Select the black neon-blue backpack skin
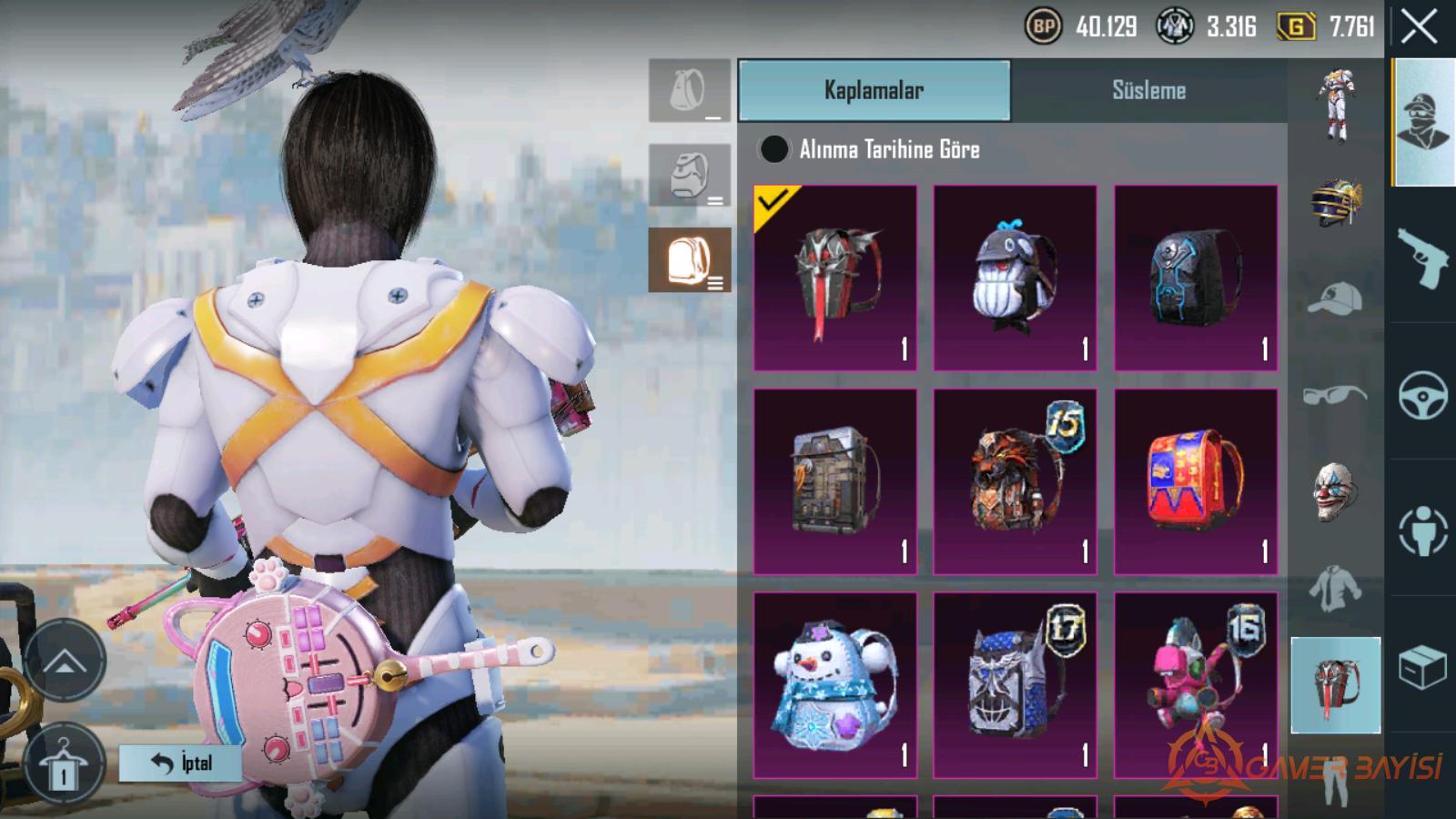 pos(1196,278)
